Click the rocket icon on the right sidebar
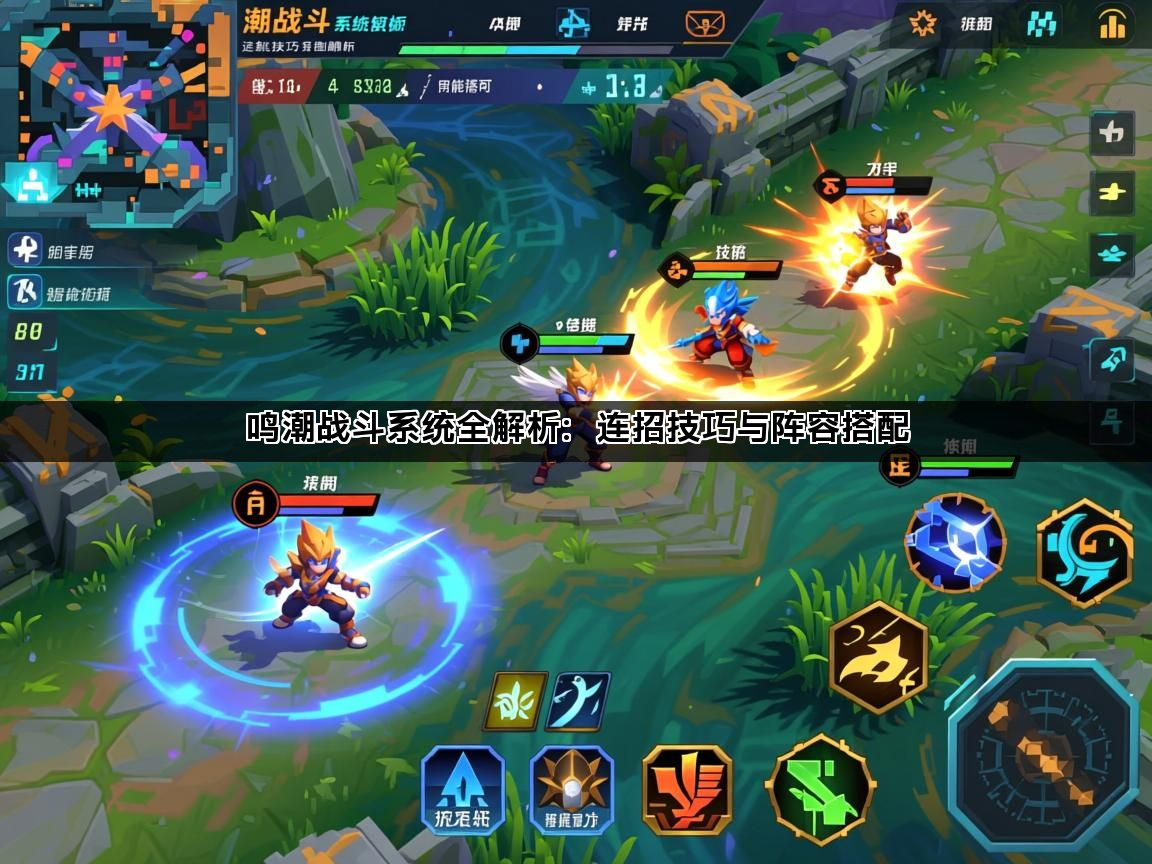Image resolution: width=1152 pixels, height=864 pixels. tap(1111, 359)
